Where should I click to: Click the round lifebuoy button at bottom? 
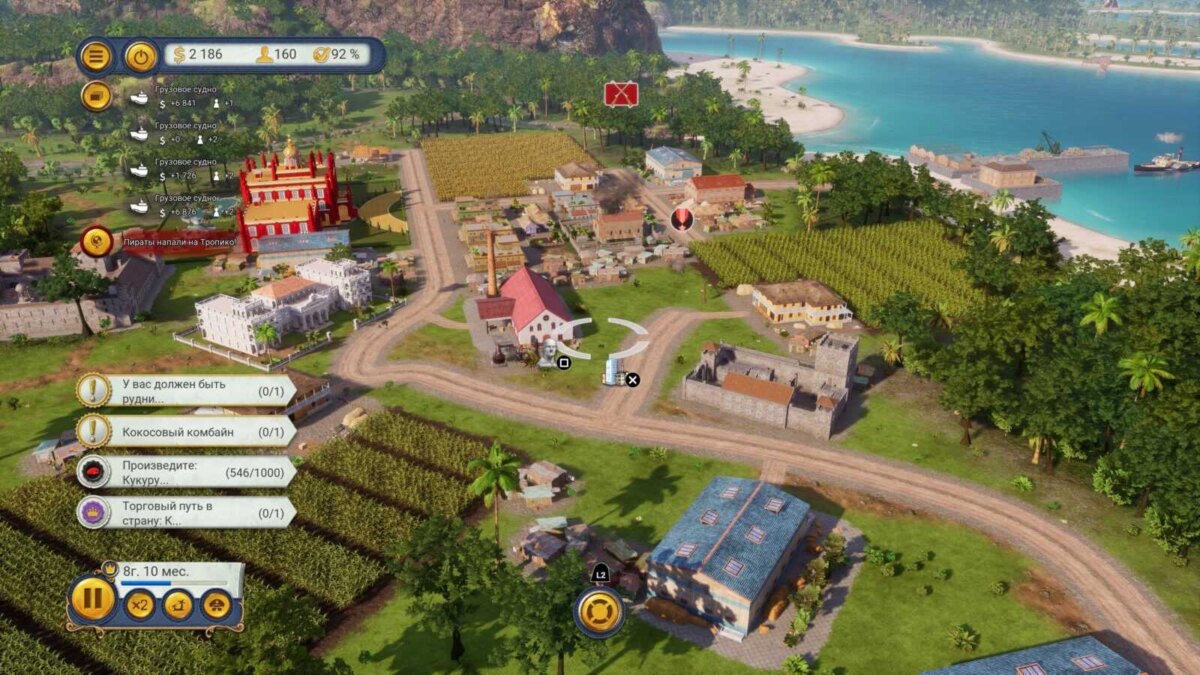coord(599,612)
